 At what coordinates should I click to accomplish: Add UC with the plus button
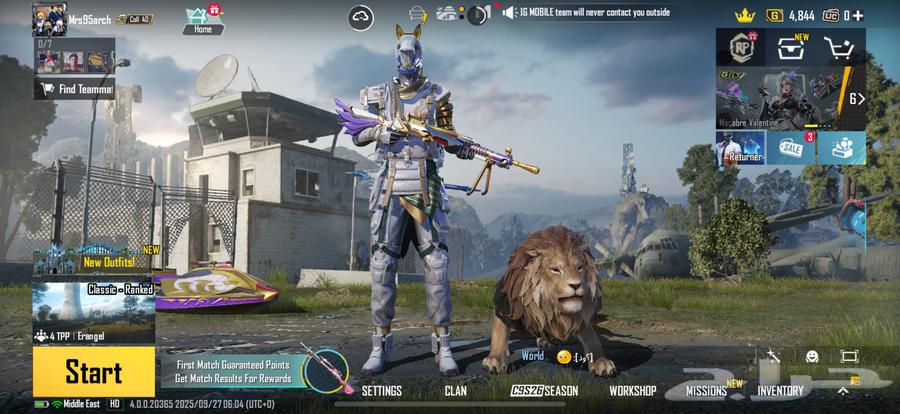pos(857,15)
